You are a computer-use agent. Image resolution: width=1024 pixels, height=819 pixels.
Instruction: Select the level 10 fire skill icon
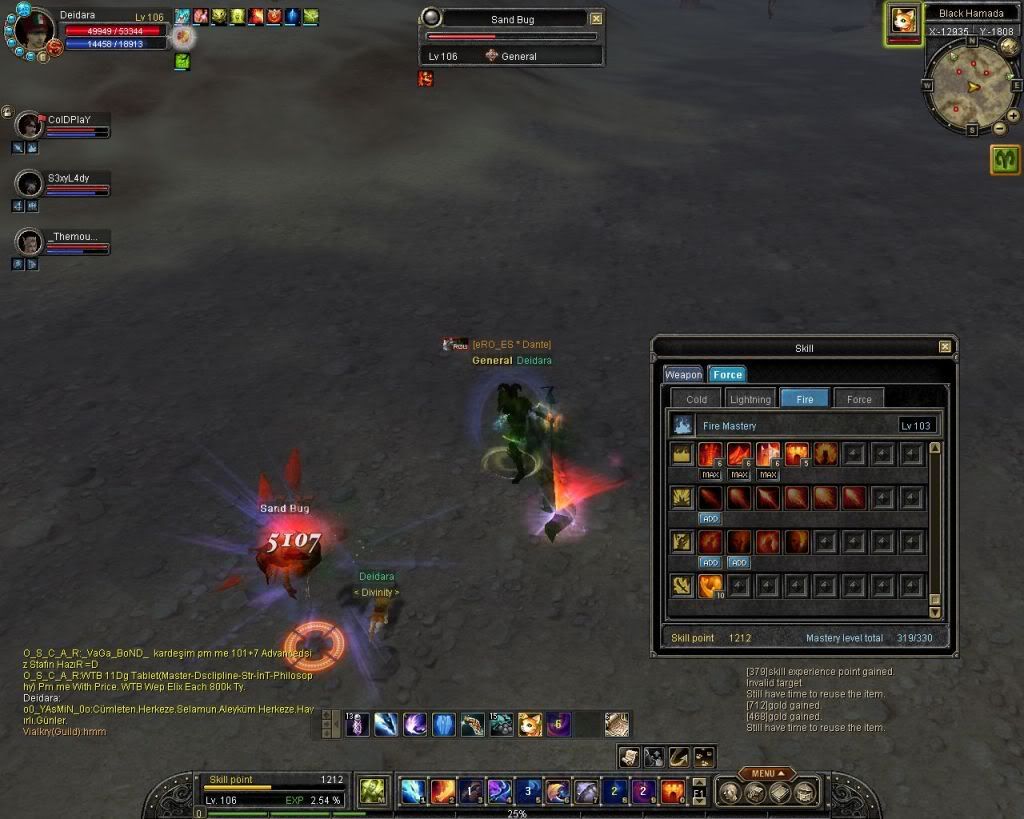tap(711, 585)
